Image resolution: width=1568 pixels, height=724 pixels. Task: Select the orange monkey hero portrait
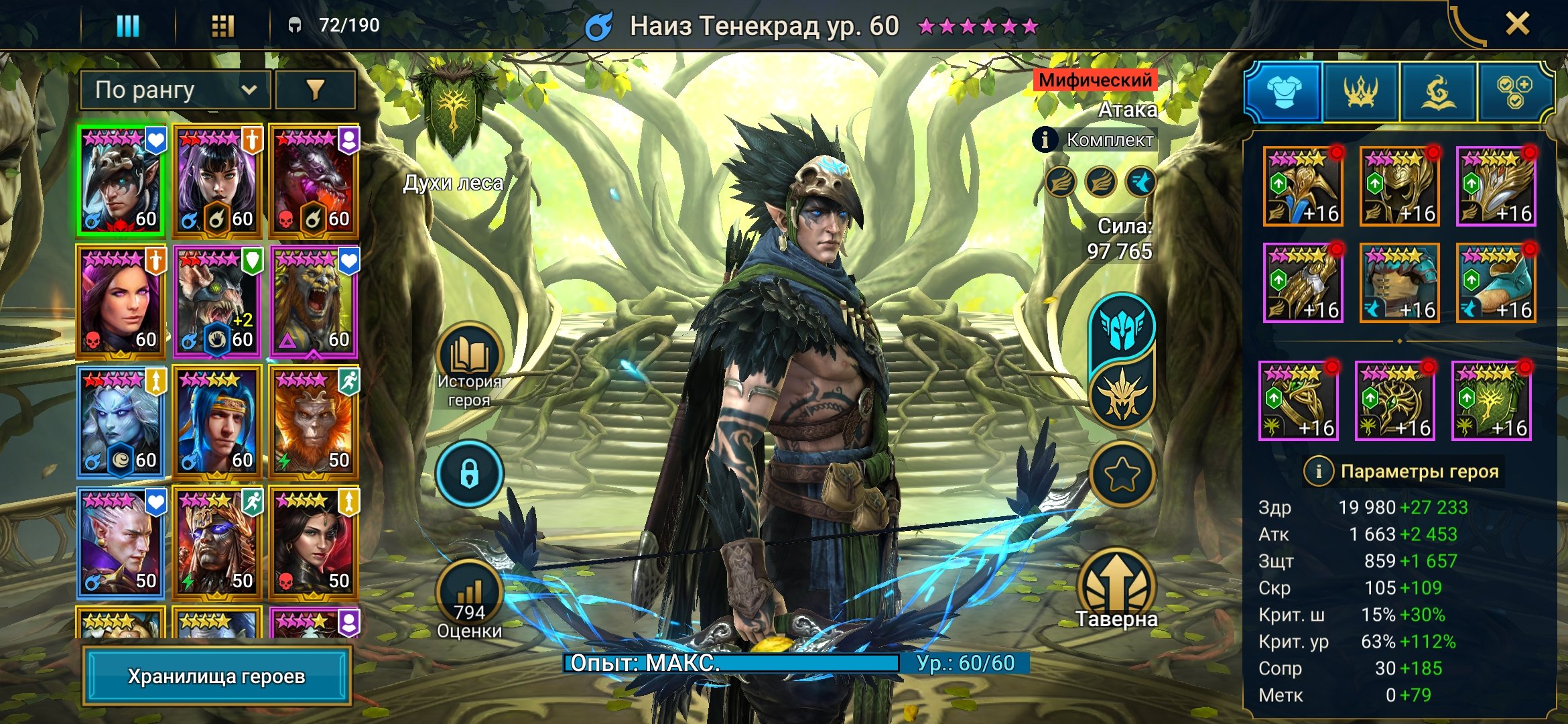pyautogui.click(x=313, y=421)
